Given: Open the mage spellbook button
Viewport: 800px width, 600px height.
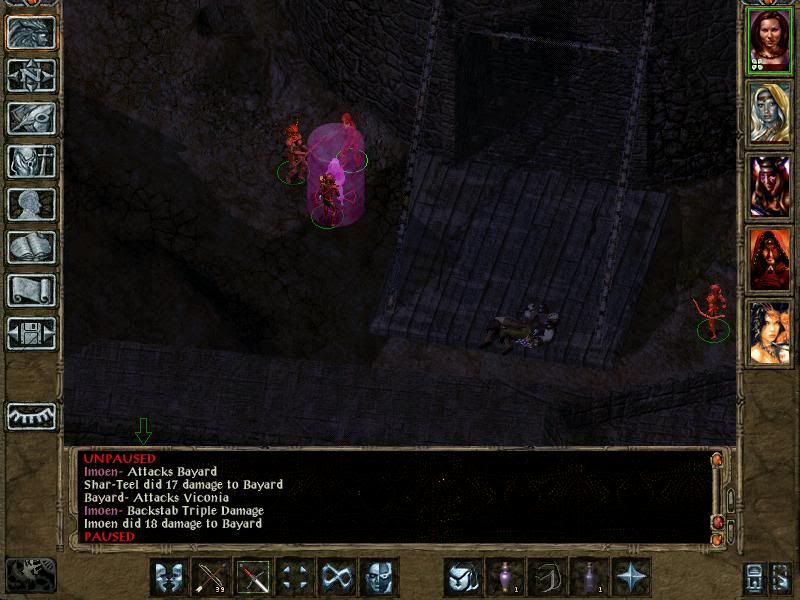Looking at the screenshot, I should (31, 248).
